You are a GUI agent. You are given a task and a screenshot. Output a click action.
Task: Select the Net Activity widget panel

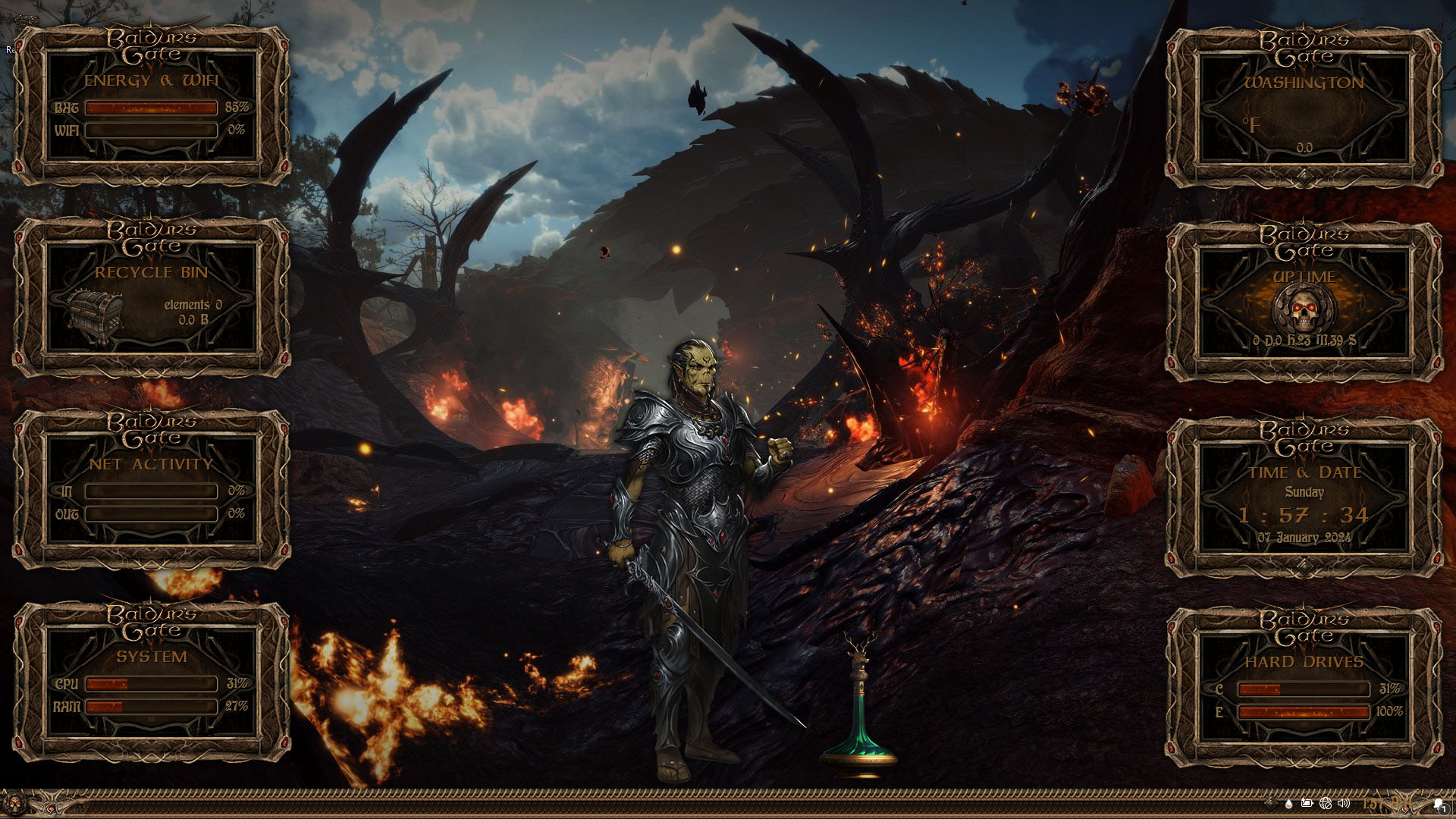coord(152,490)
